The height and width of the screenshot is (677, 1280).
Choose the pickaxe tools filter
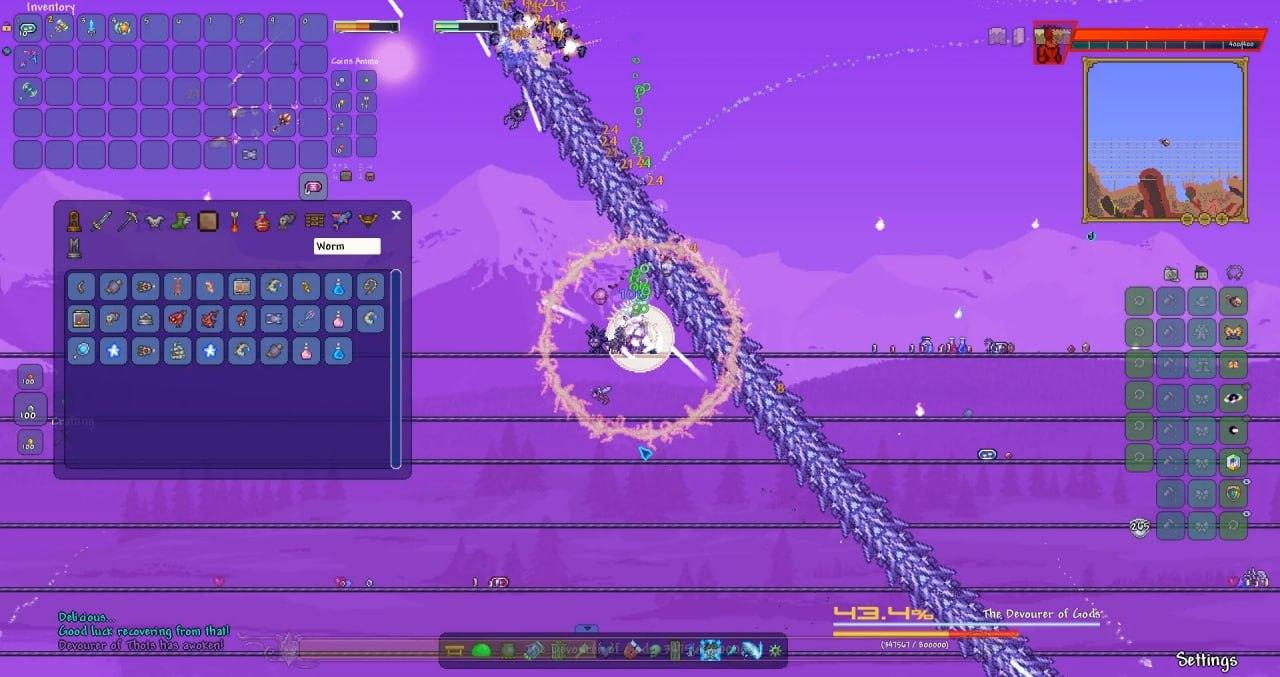127,221
